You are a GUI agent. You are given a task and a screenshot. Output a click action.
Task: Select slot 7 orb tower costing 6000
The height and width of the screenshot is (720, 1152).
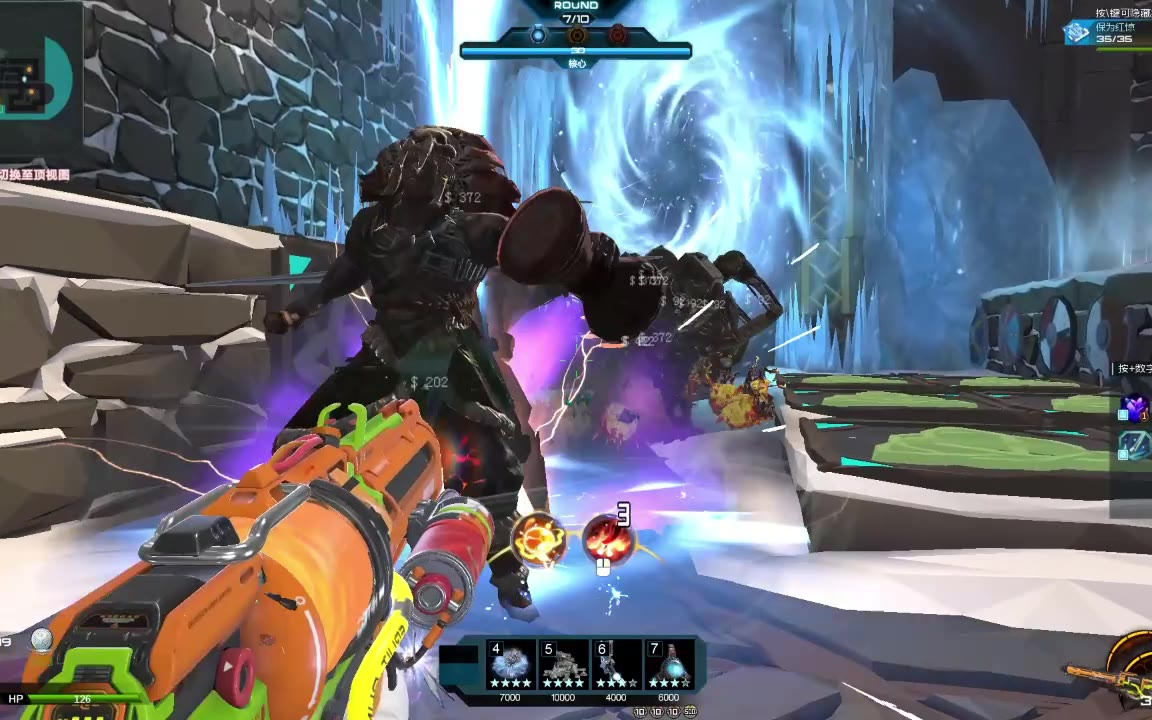[669, 665]
